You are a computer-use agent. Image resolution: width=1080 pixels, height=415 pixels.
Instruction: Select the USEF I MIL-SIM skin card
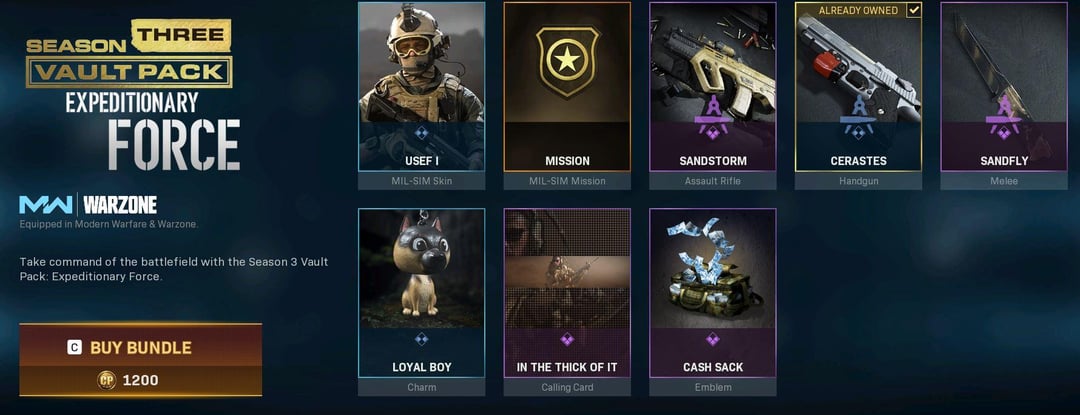click(421, 88)
